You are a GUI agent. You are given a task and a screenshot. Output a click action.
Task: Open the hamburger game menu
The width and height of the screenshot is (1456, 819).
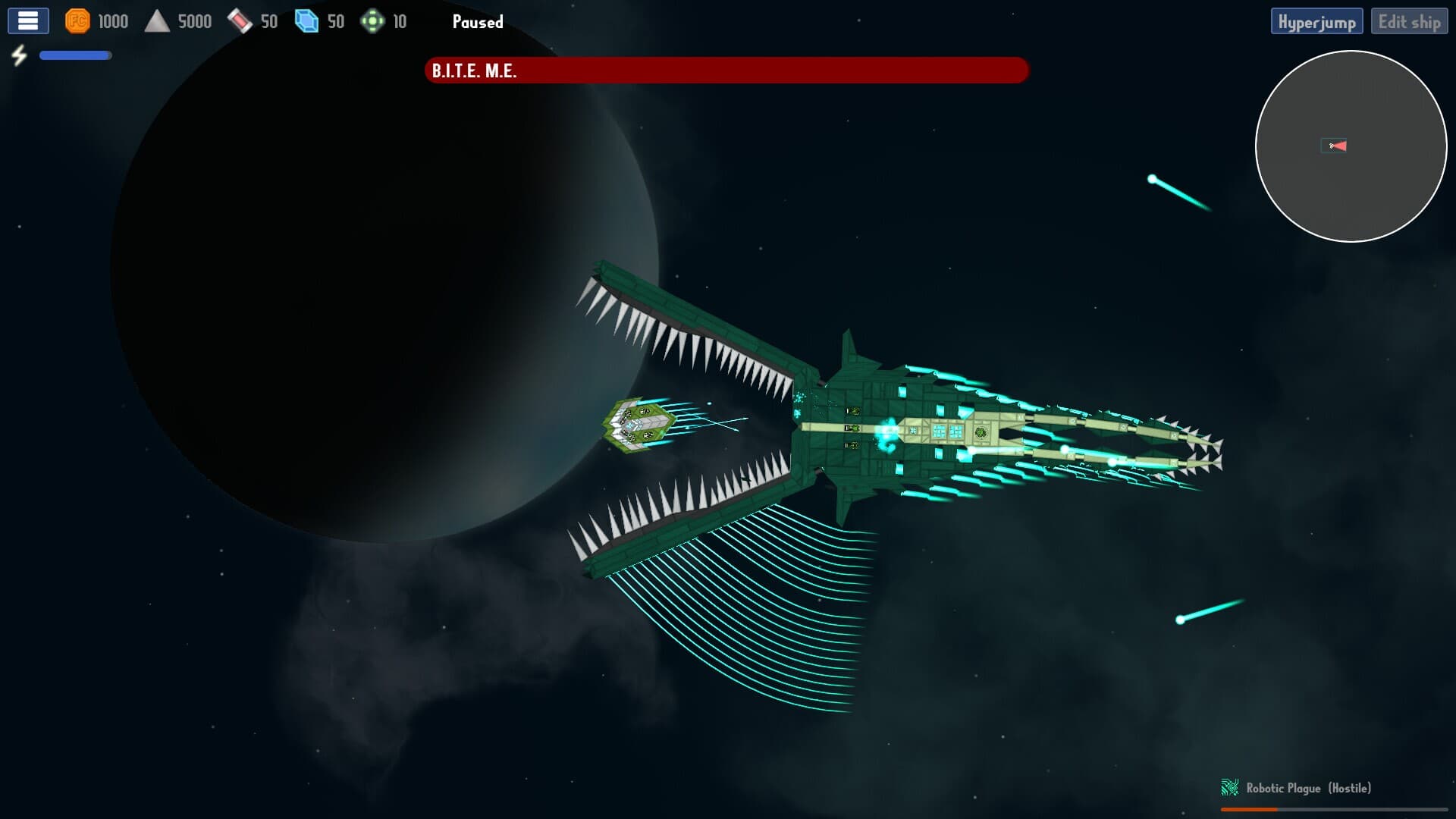pyautogui.click(x=27, y=20)
